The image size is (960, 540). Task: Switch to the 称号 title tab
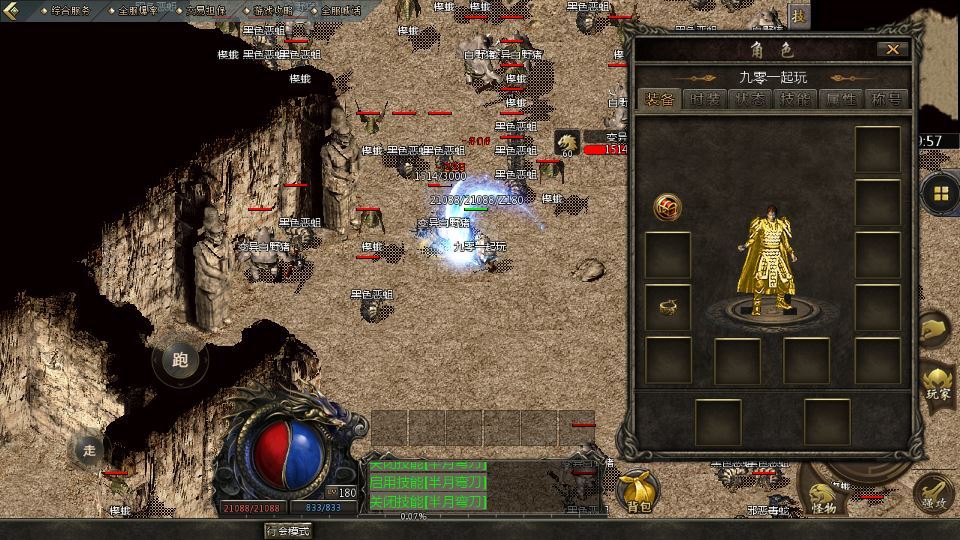pos(886,99)
